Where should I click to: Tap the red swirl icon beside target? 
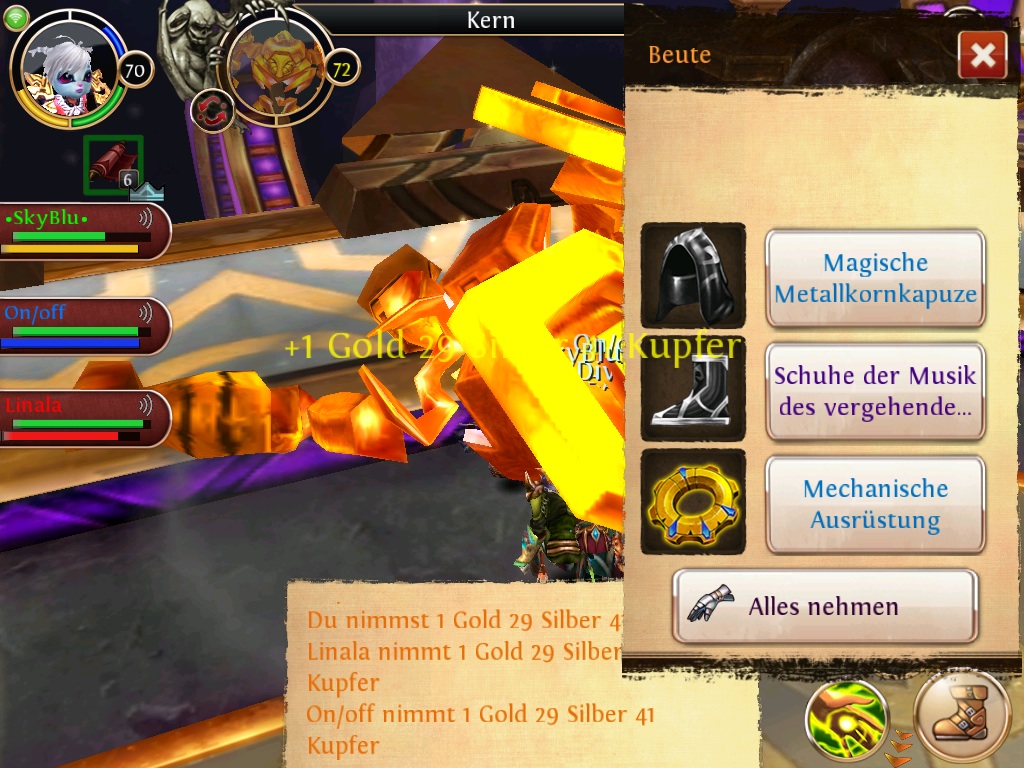pyautogui.click(x=212, y=110)
